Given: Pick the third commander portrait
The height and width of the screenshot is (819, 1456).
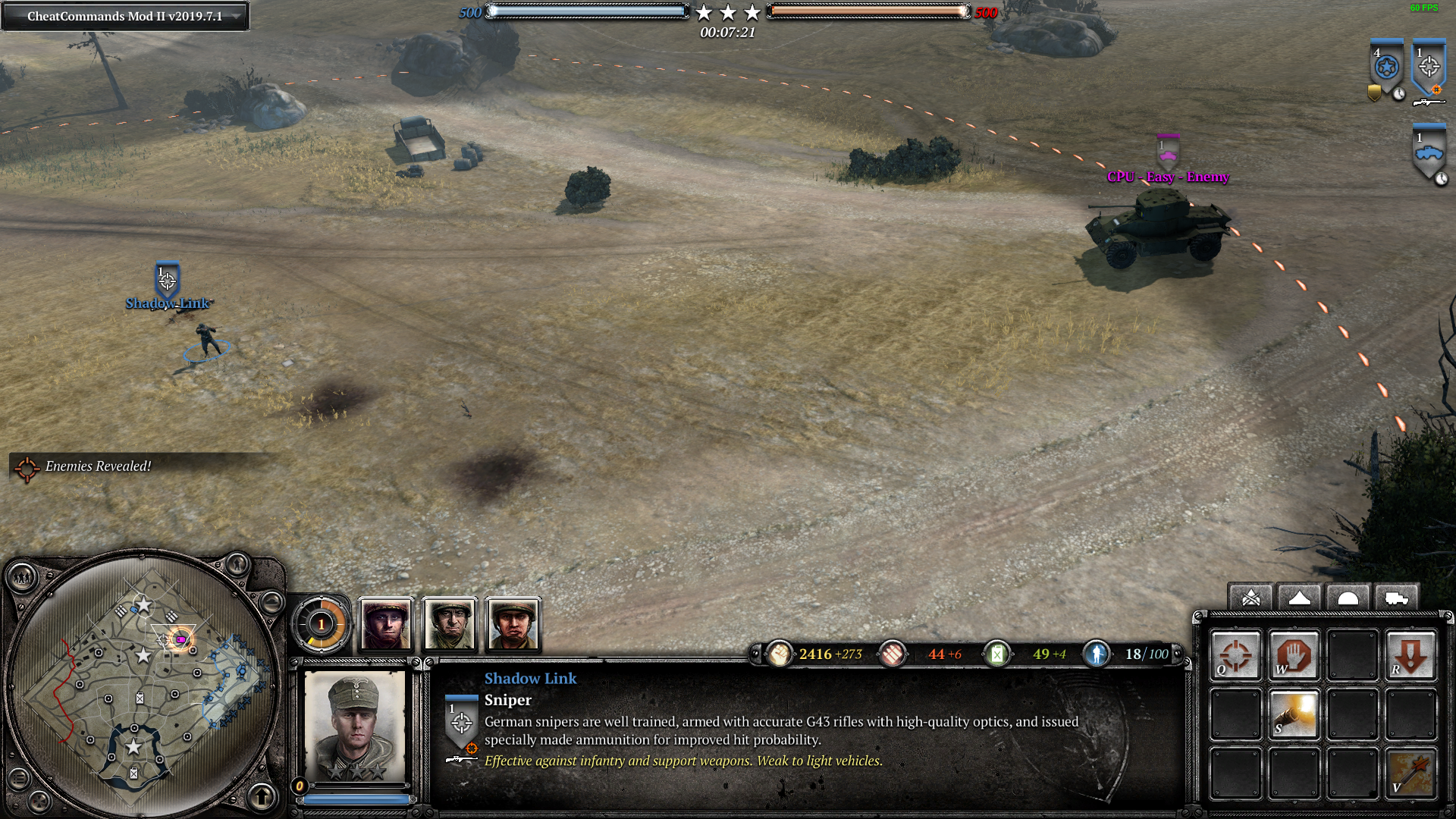Looking at the screenshot, I should pyautogui.click(x=513, y=625).
